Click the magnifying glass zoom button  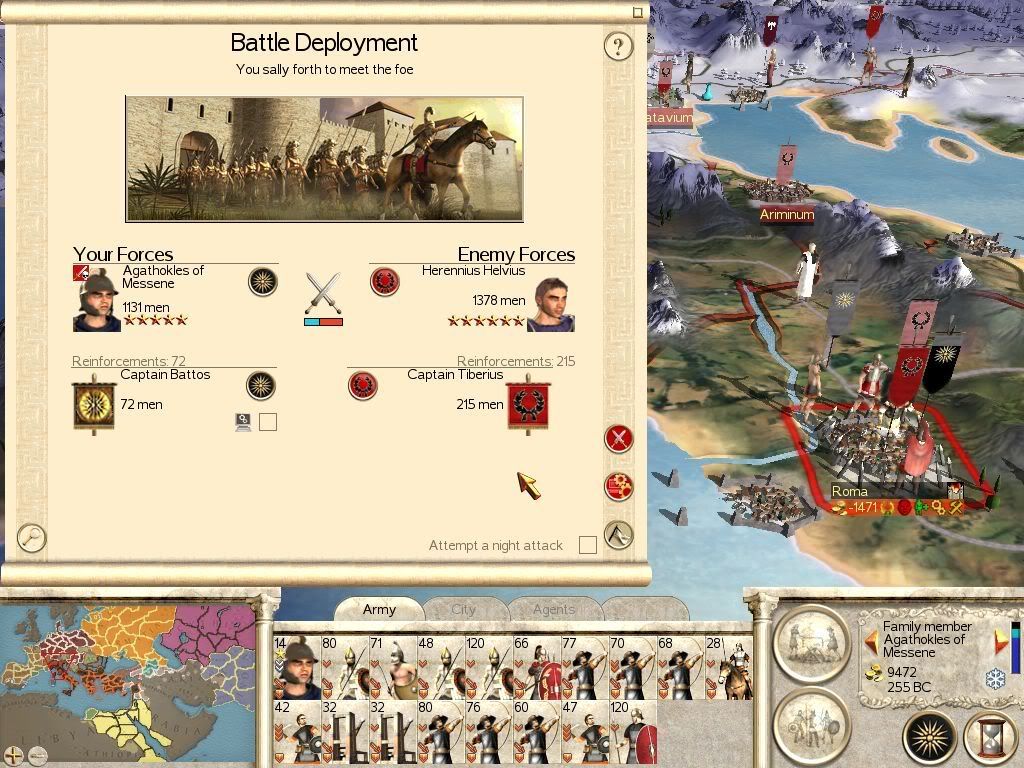click(x=32, y=538)
